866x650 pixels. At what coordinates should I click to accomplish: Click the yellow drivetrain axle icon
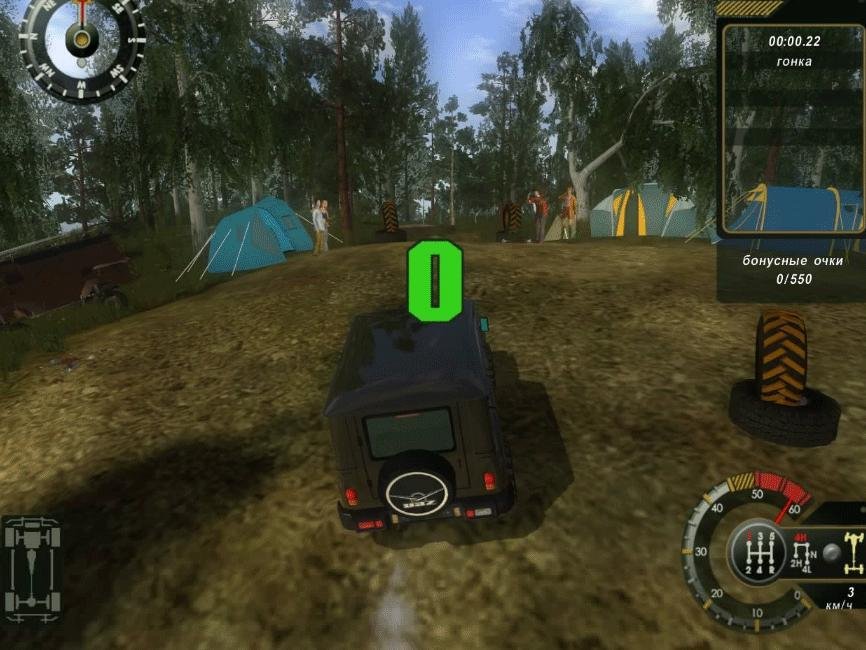853,552
